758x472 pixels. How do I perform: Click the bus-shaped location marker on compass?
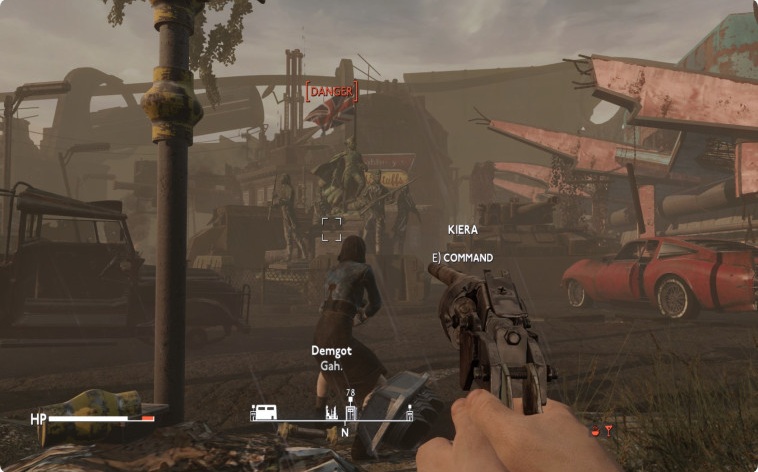point(264,412)
